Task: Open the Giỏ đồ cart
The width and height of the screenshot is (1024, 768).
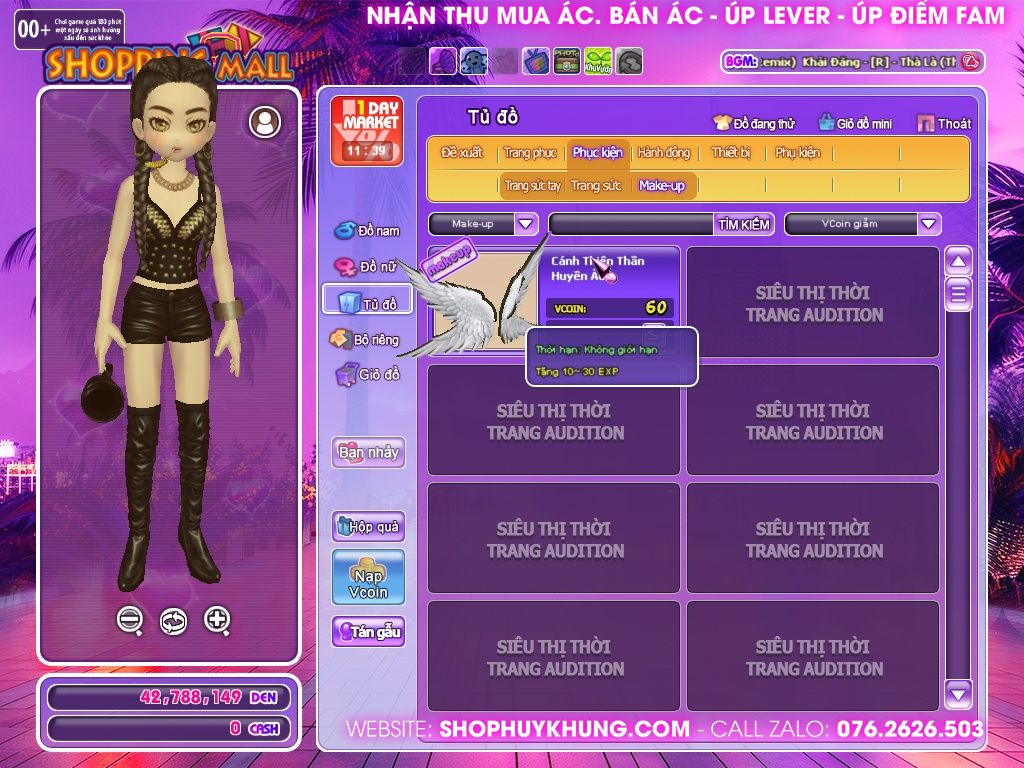Action: [x=367, y=375]
